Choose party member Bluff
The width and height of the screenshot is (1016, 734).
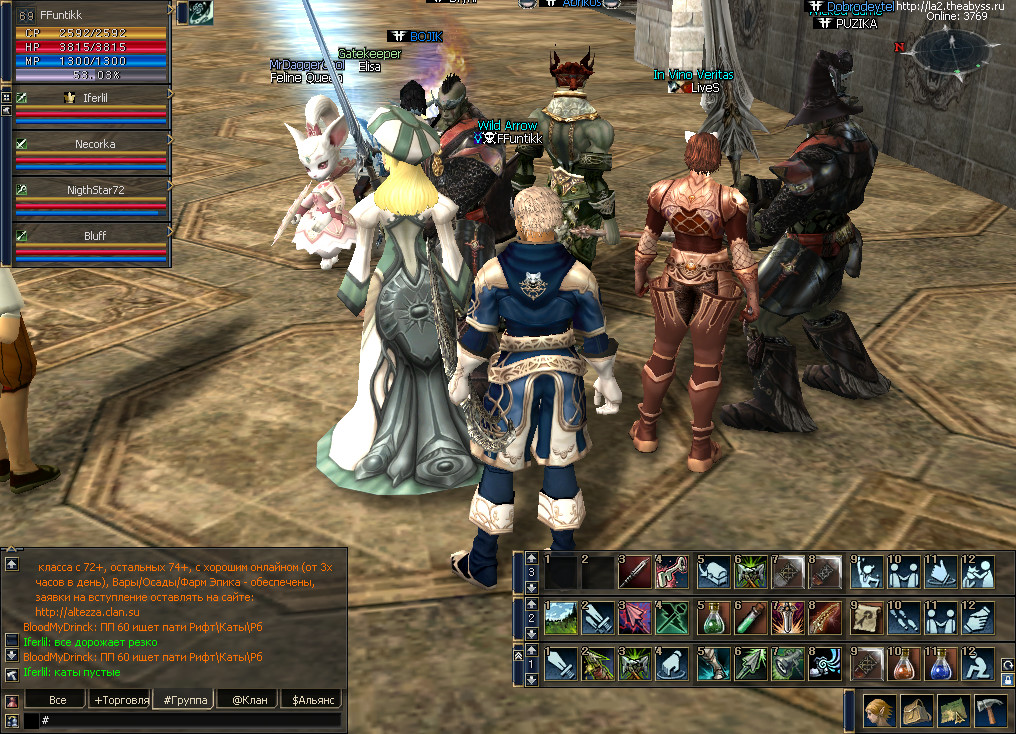pos(95,236)
